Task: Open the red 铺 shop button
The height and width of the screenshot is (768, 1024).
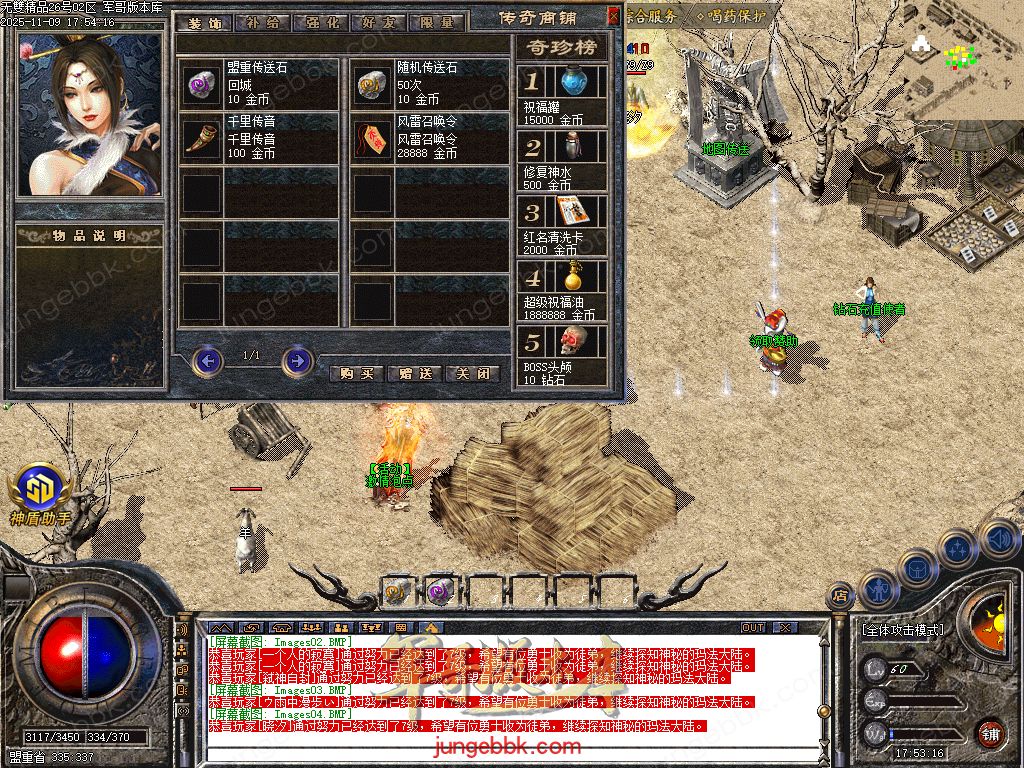Action: [990, 732]
